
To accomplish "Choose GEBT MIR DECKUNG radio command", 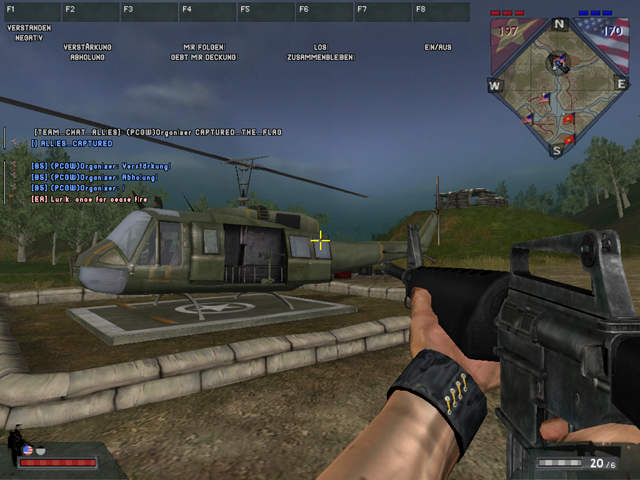I will coord(204,57).
